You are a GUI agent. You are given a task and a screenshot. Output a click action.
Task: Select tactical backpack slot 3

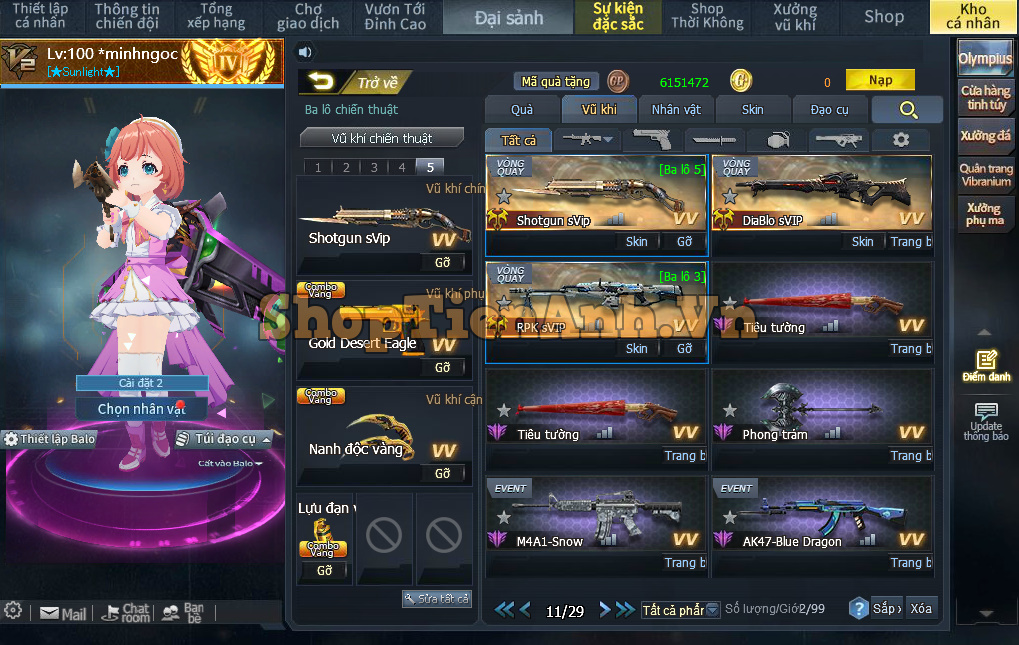coord(374,168)
